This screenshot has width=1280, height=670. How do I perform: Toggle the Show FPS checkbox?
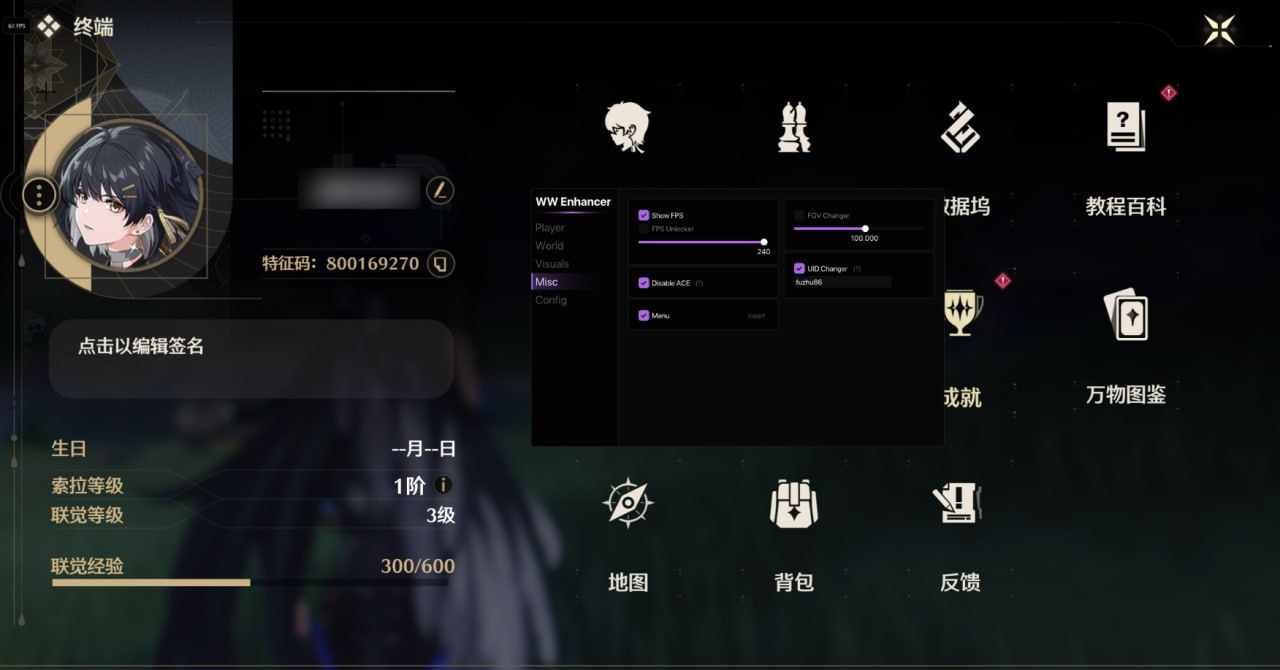click(644, 215)
